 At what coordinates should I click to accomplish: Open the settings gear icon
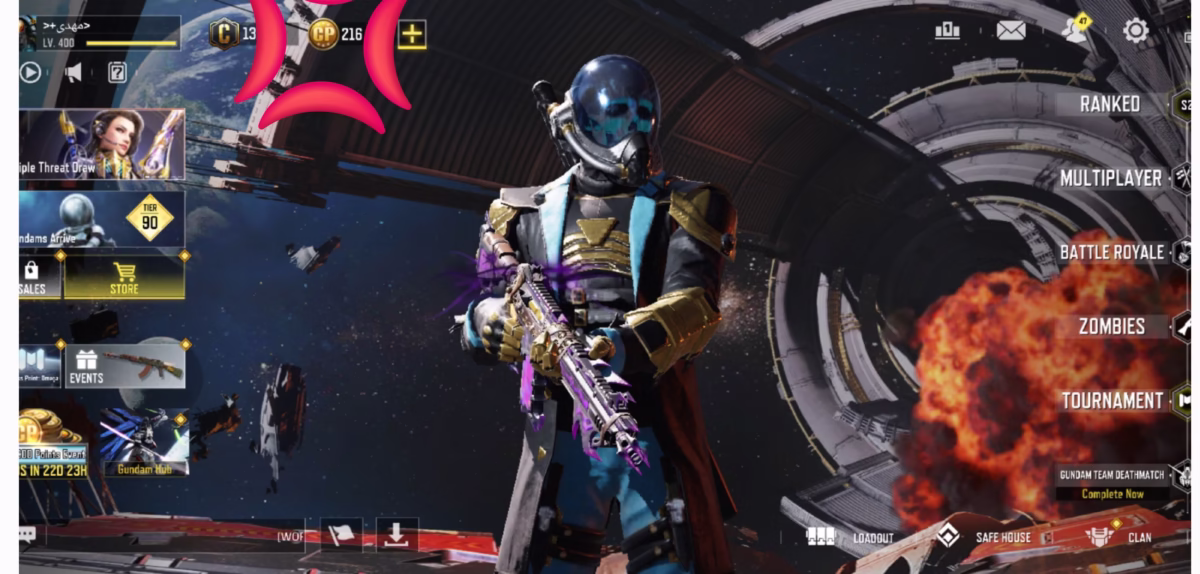click(x=1136, y=31)
